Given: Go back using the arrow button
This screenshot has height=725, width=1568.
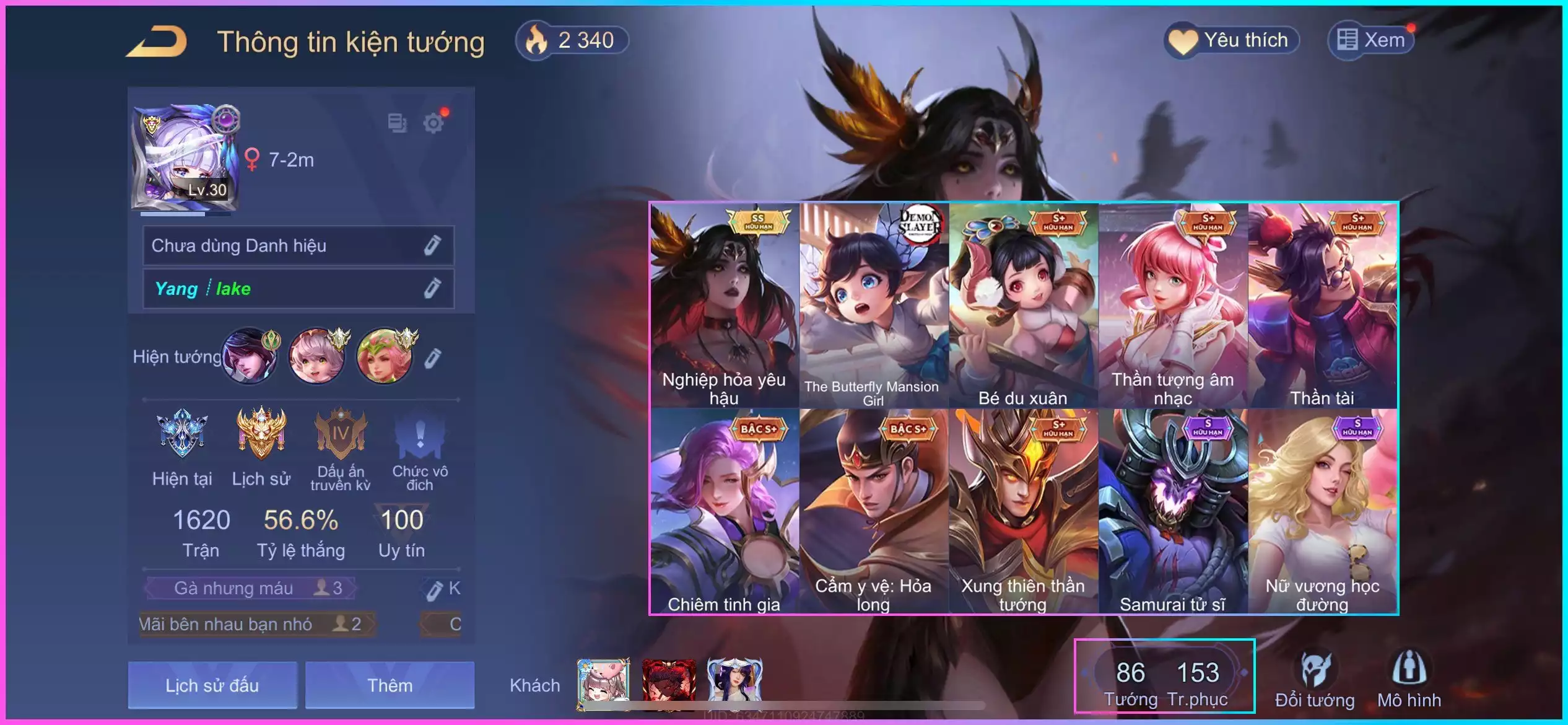Looking at the screenshot, I should 157,42.
